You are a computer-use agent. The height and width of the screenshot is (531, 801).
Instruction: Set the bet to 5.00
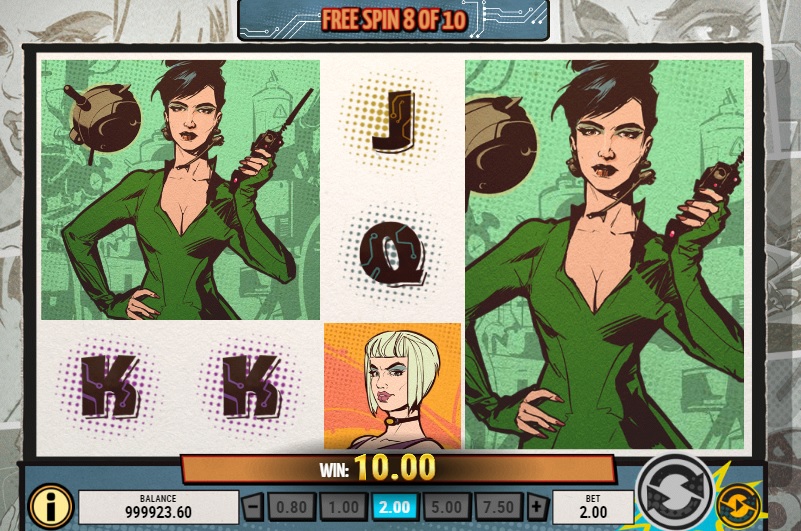coord(445,505)
